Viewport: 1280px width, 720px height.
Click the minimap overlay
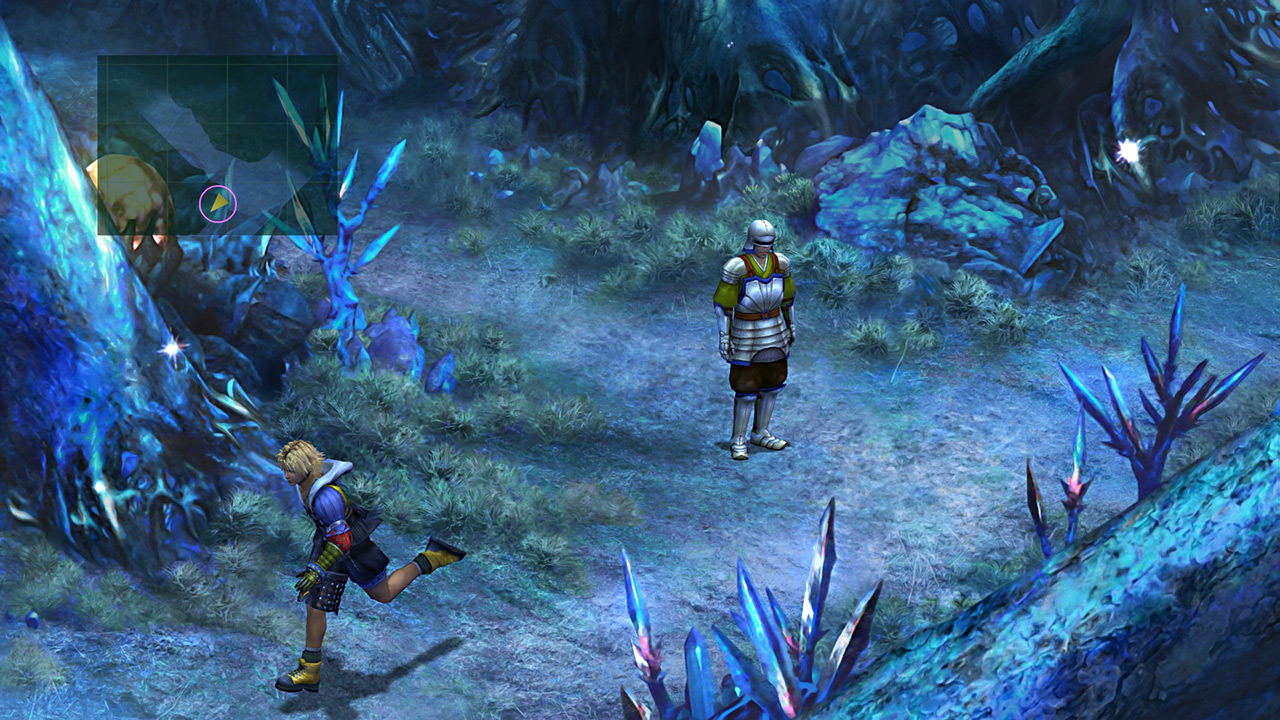click(217, 145)
